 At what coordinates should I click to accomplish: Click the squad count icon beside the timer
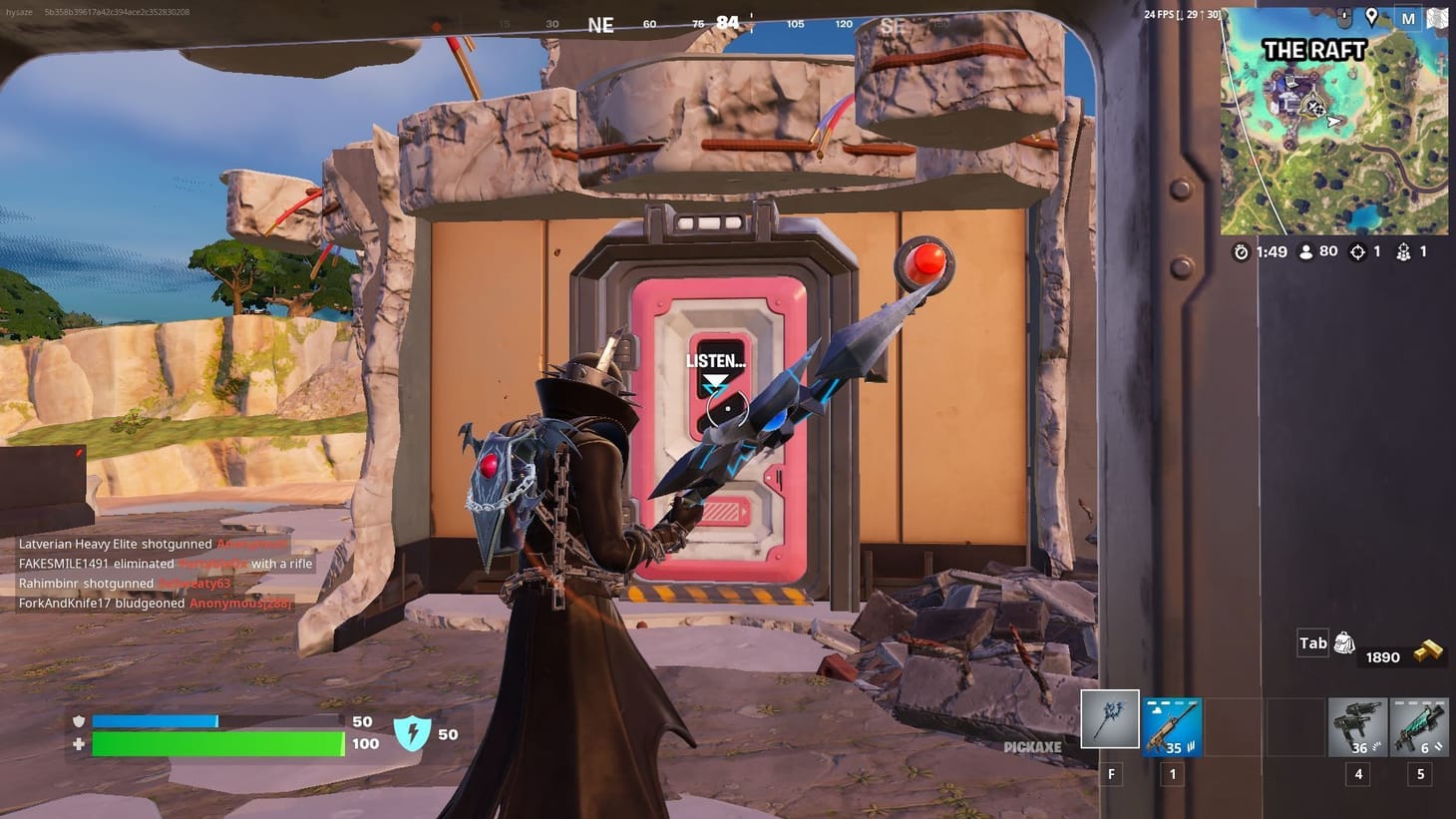point(1404,251)
